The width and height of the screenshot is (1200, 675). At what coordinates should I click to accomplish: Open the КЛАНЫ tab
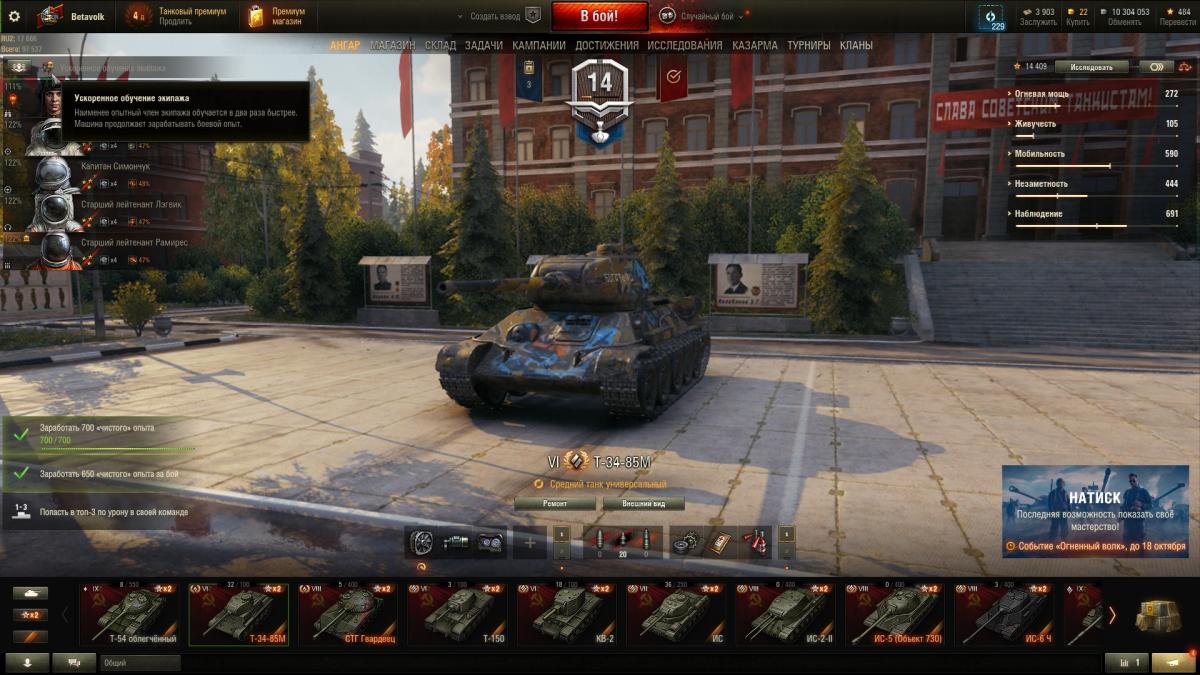click(856, 45)
